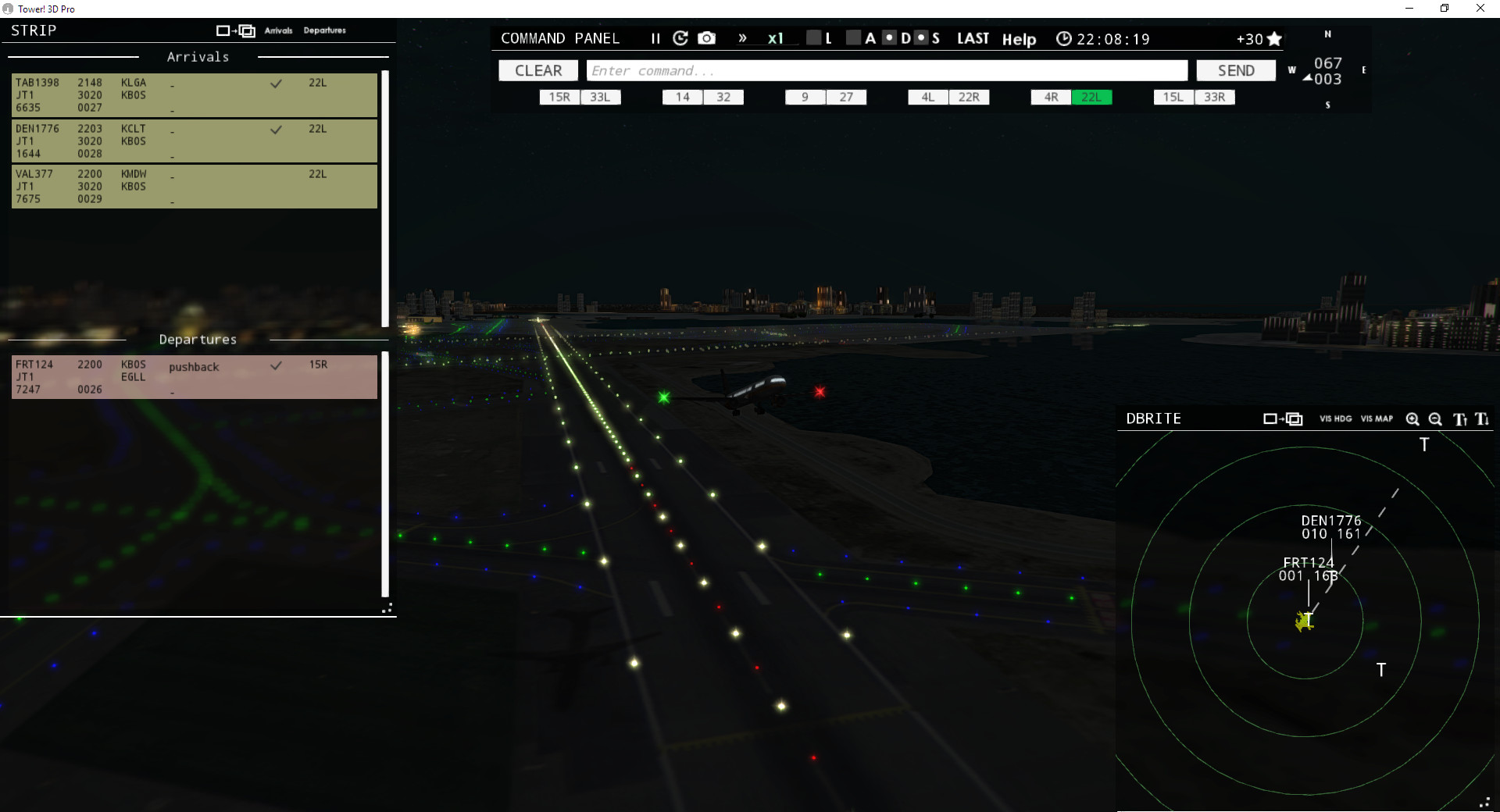Take a screenshot with the camera icon
The image size is (1500, 812).
coord(706,37)
